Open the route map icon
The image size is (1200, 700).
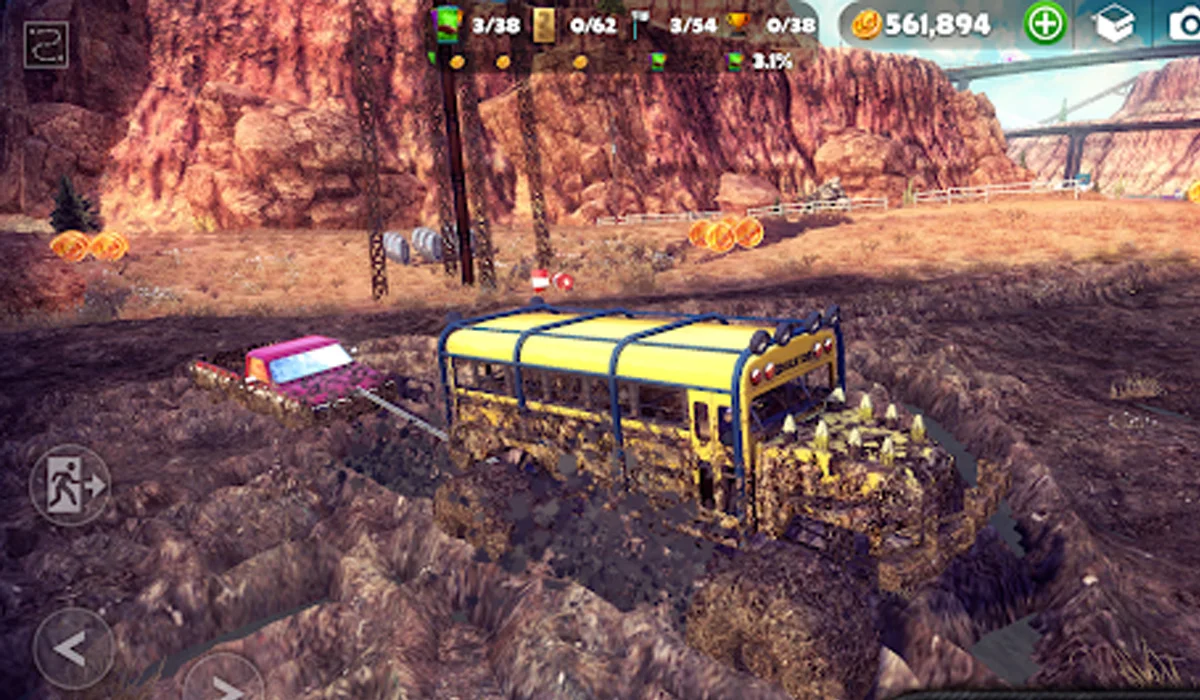(46, 45)
